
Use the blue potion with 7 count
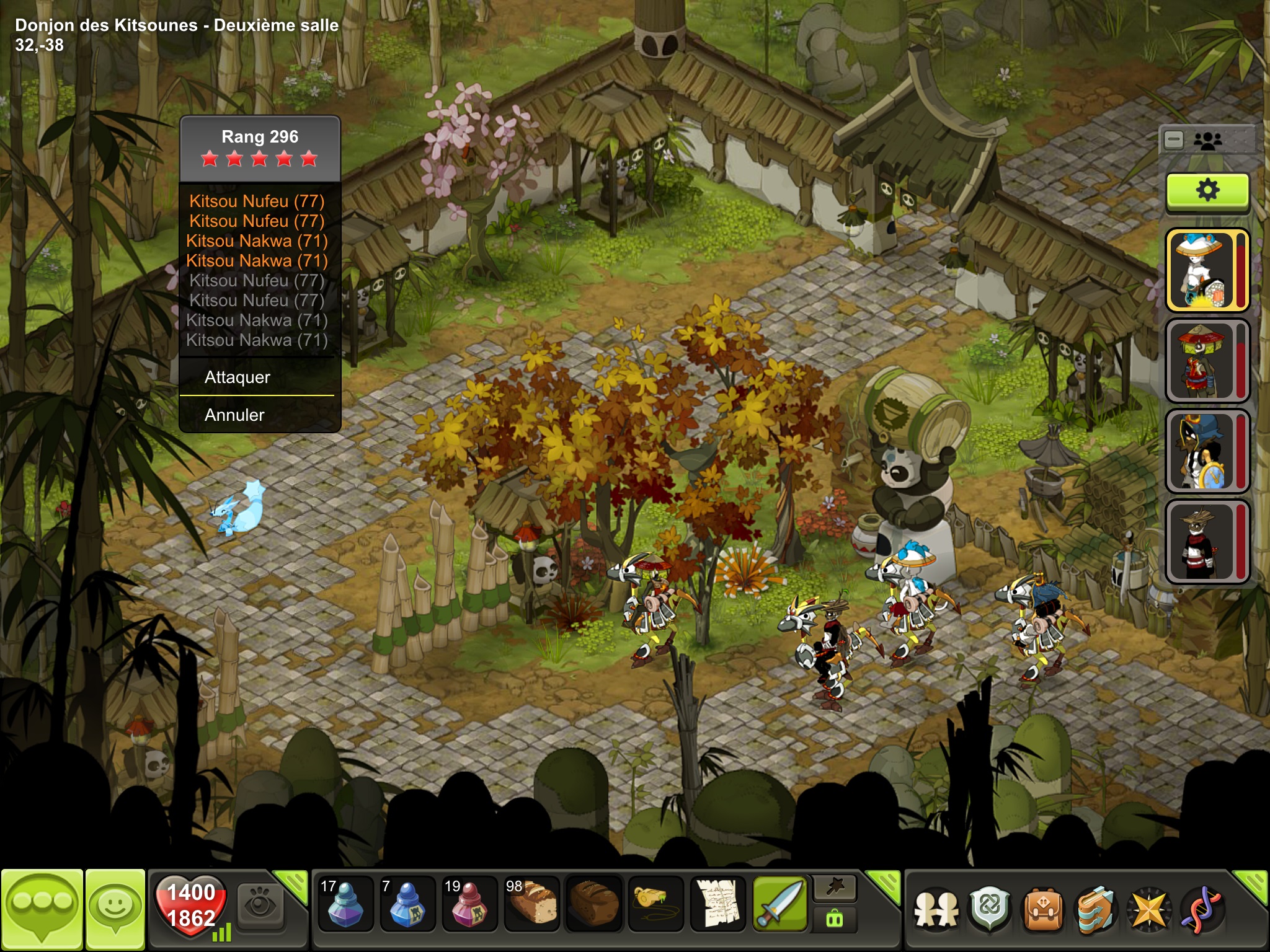point(407,905)
